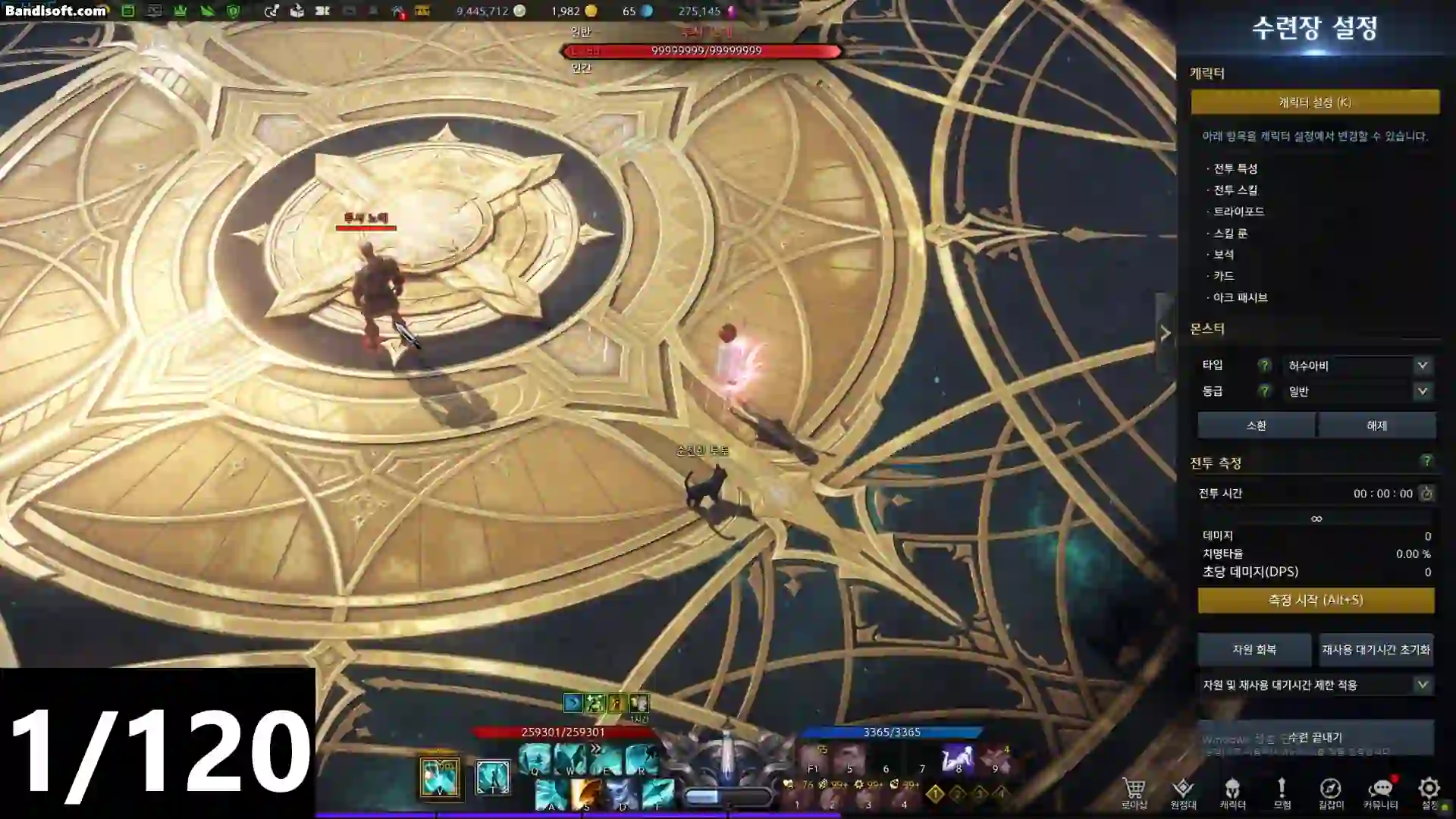
Task: Start measuring with 측정 시작 (Alt+S)
Action: point(1315,600)
